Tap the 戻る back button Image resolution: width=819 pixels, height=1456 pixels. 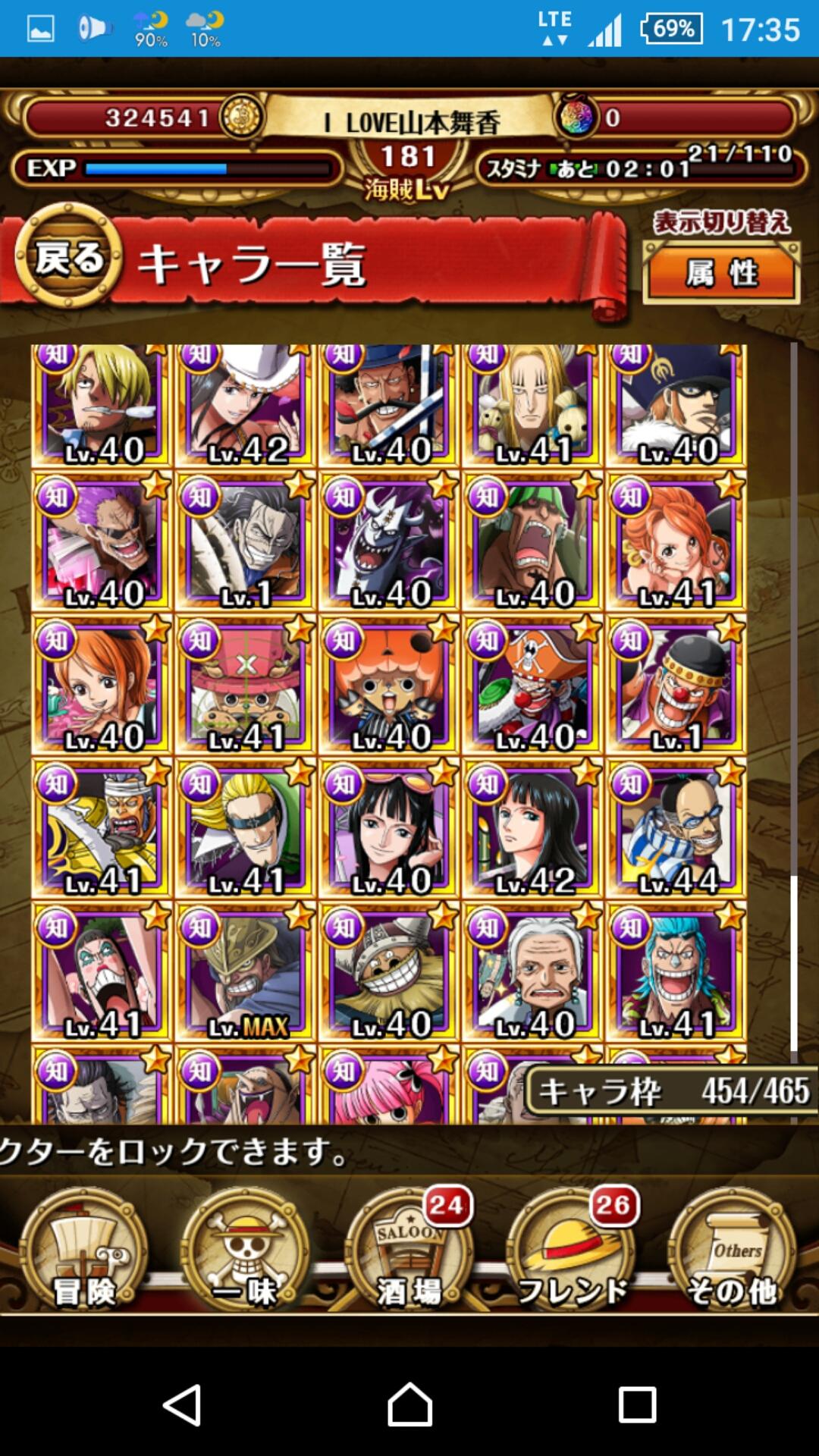(x=68, y=258)
